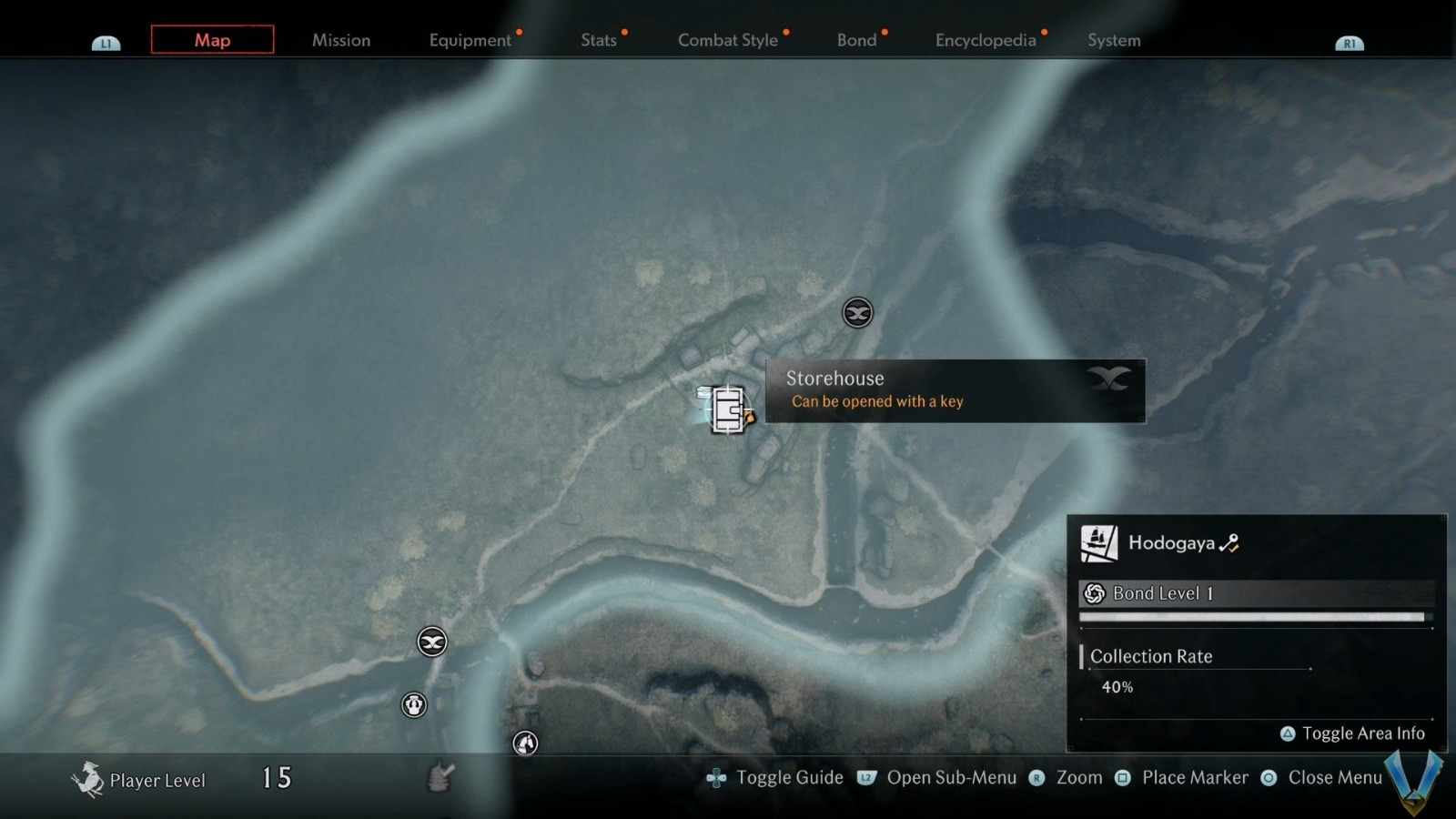Open the Encyclopedia menu
The image size is (1456, 819).
point(986,40)
